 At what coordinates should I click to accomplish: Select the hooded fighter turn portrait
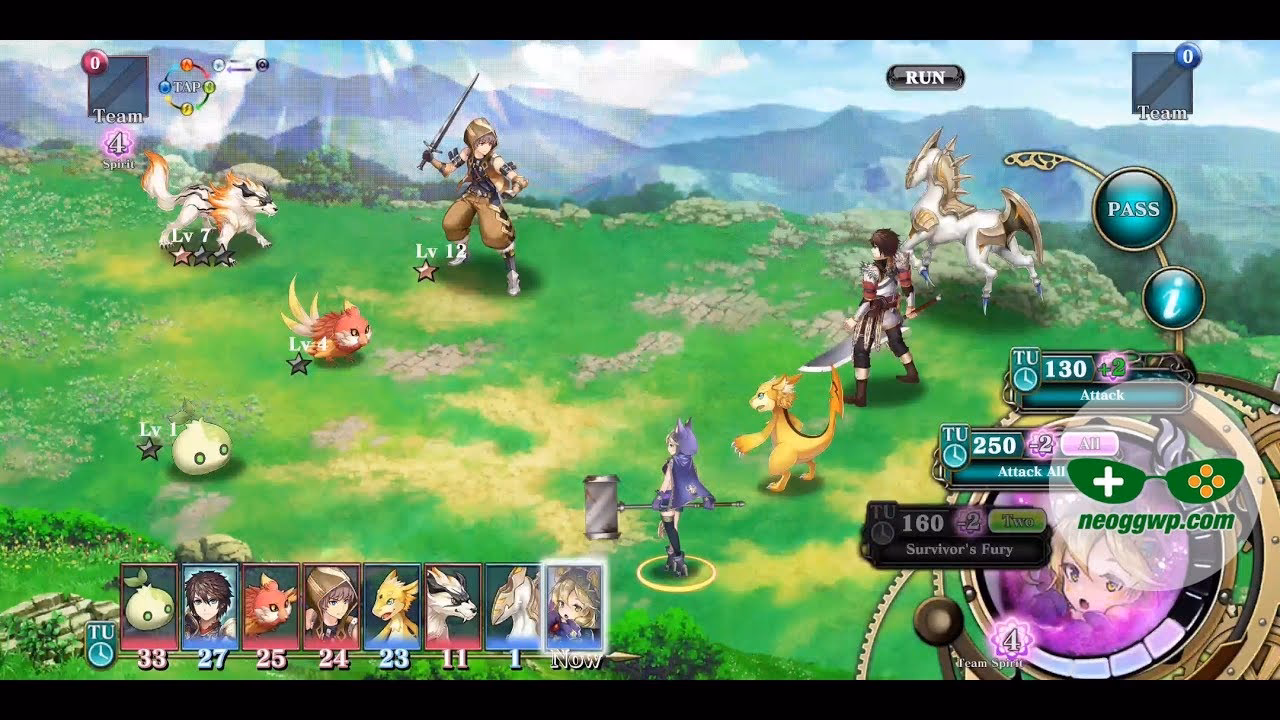pos(331,606)
